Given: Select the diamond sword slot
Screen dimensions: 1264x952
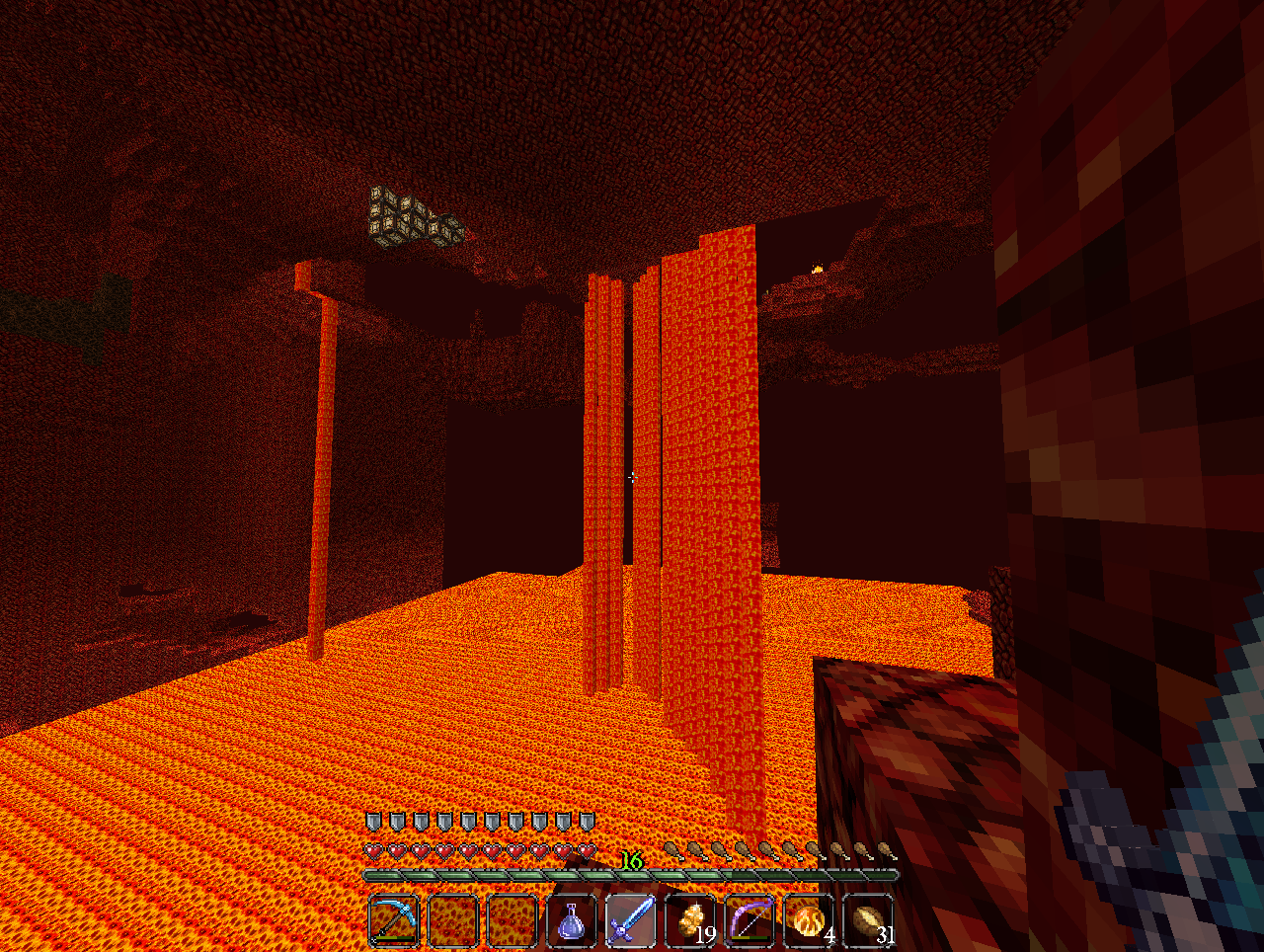Looking at the screenshot, I should click(x=631, y=920).
